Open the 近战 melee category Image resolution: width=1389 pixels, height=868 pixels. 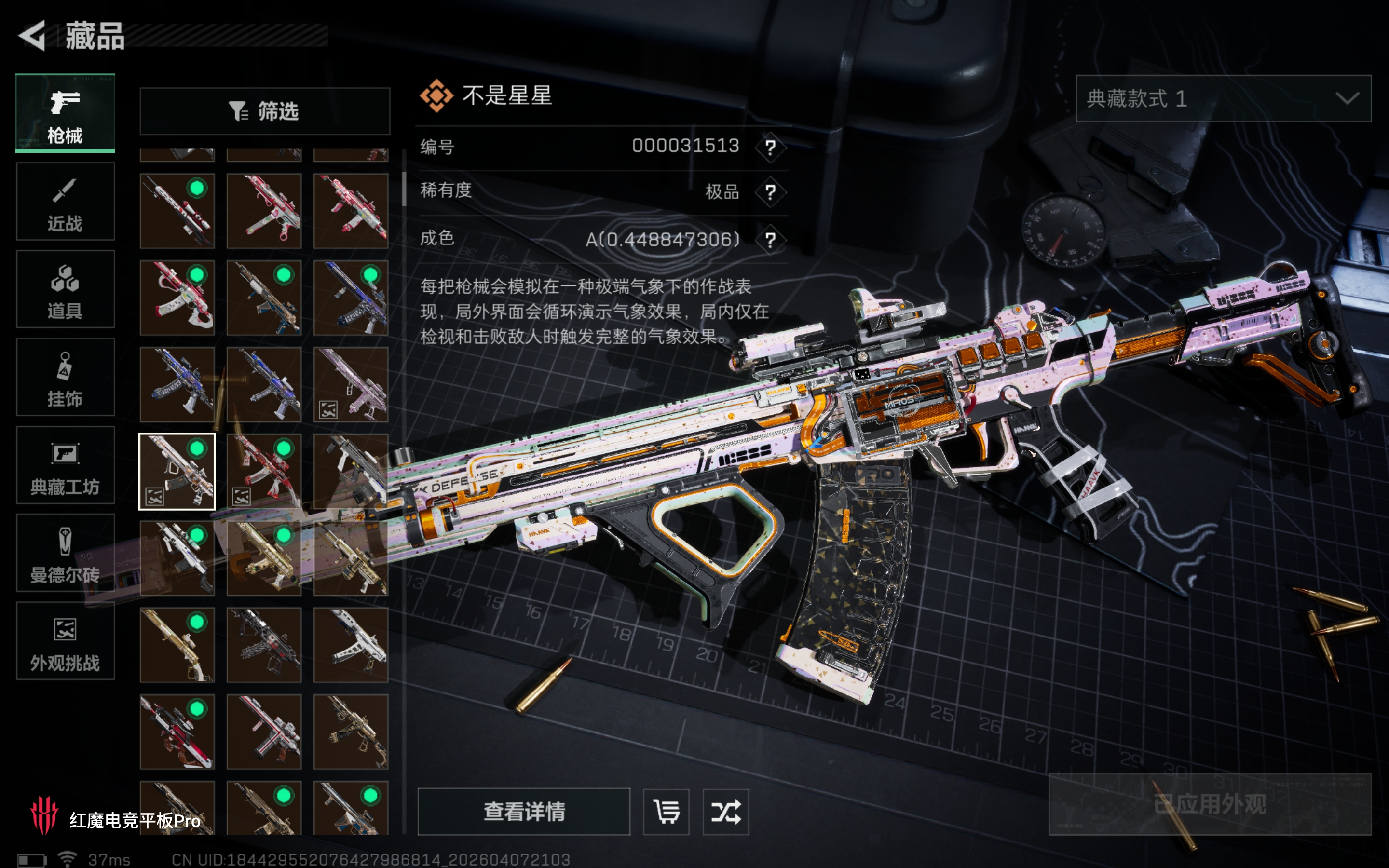[65, 202]
